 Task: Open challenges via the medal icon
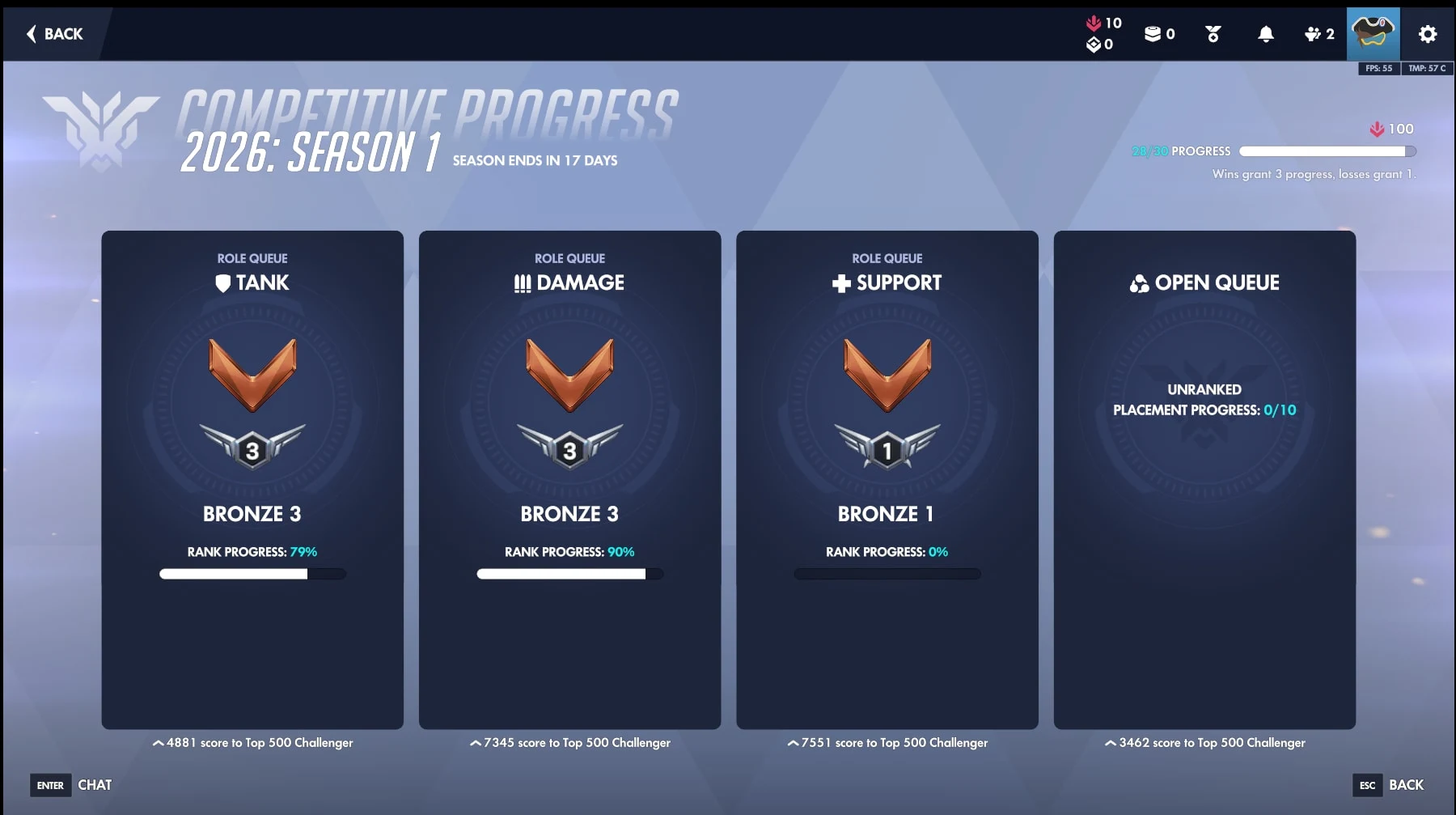(x=1212, y=34)
